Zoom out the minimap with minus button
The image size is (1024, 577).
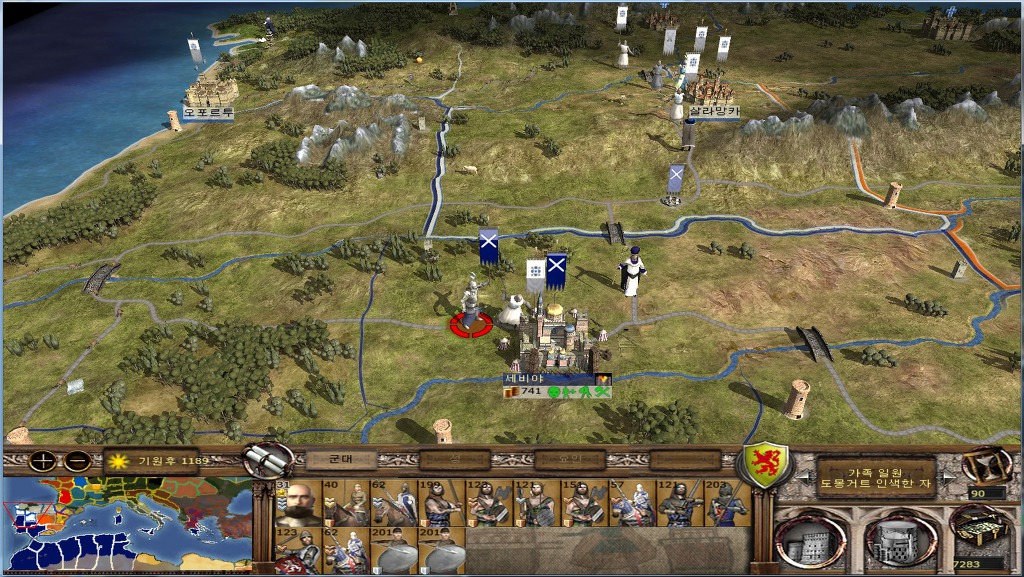point(77,462)
